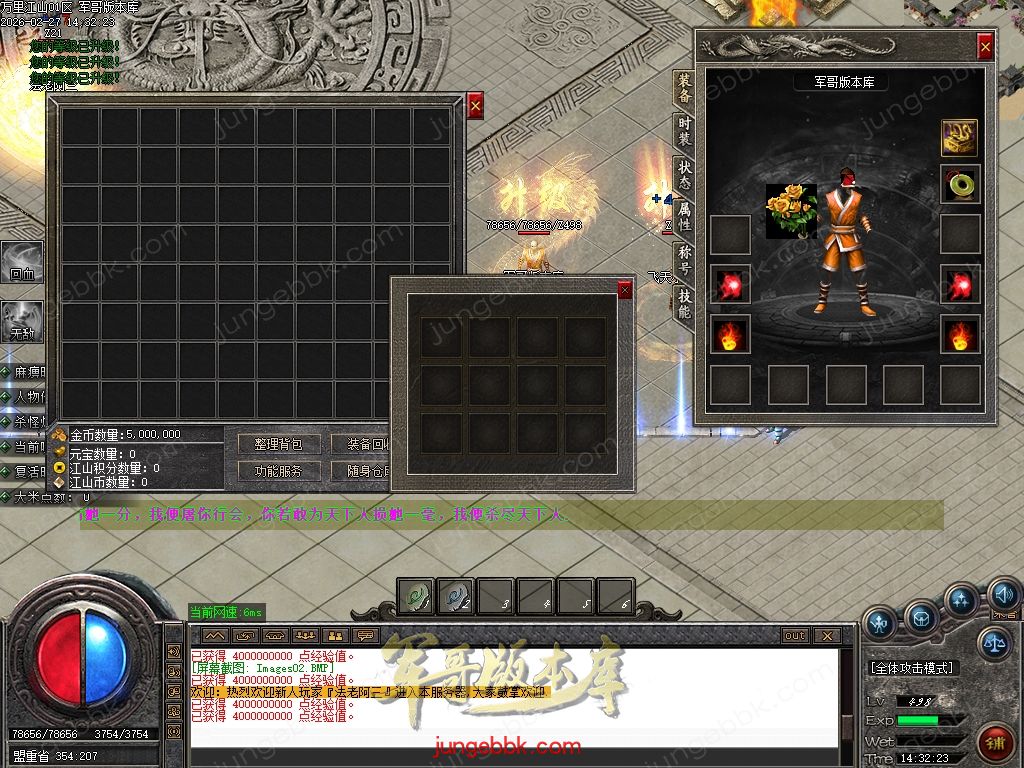
Task: Close the character equipment panel
Action: 985,46
